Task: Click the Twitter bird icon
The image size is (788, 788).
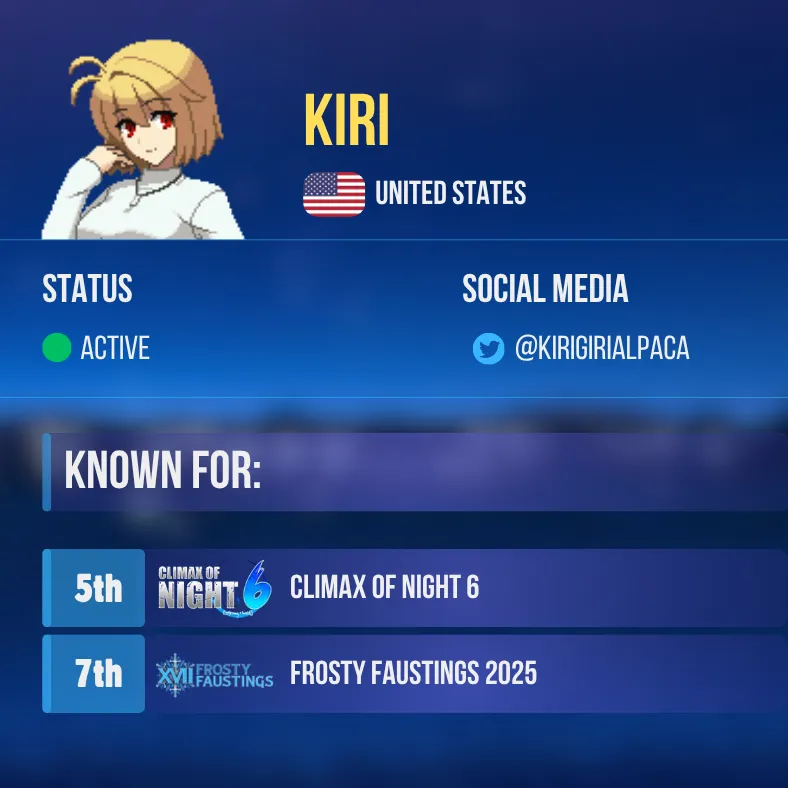Action: tap(488, 349)
